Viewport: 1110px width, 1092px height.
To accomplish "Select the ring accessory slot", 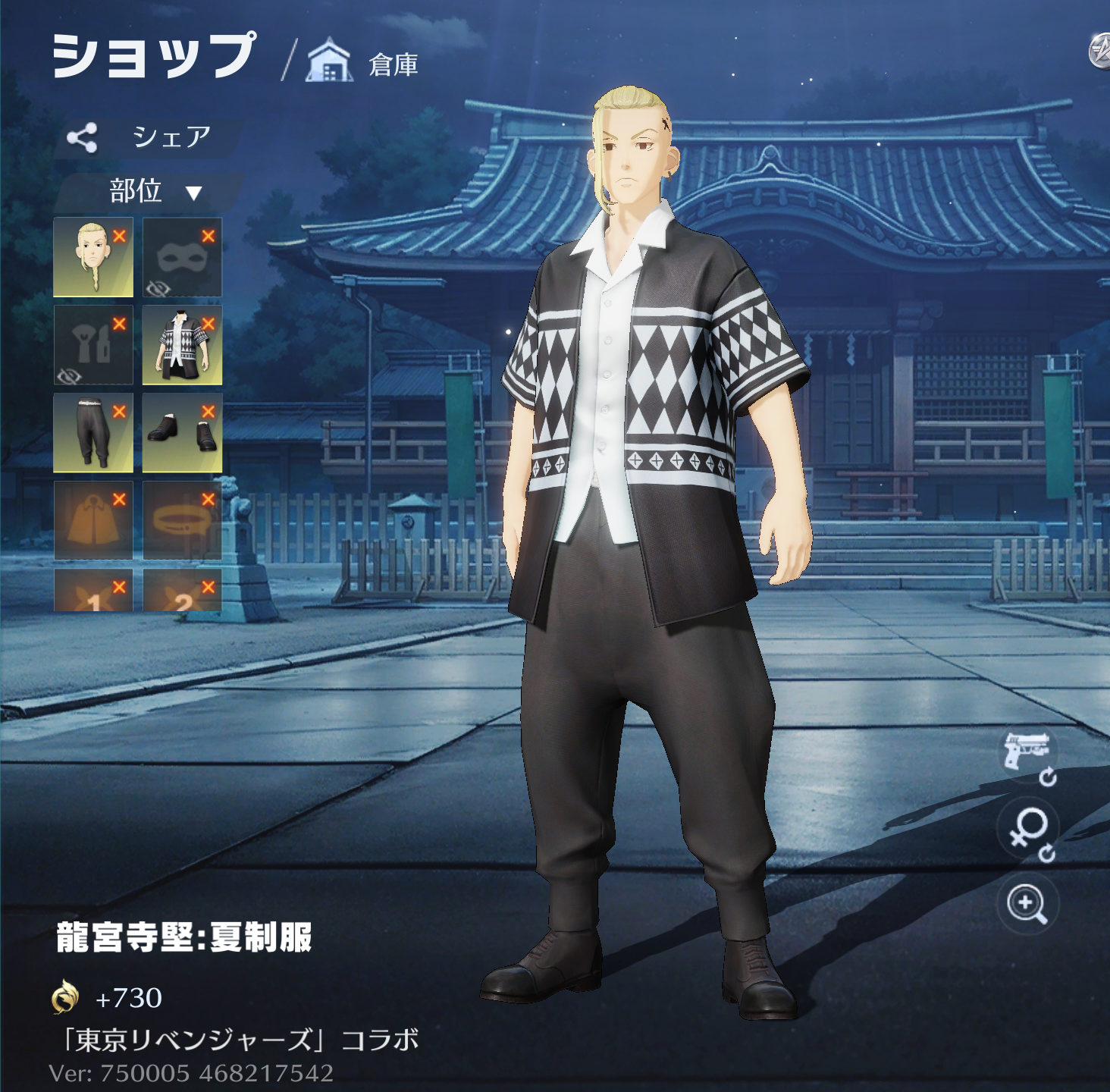I will click(x=182, y=521).
